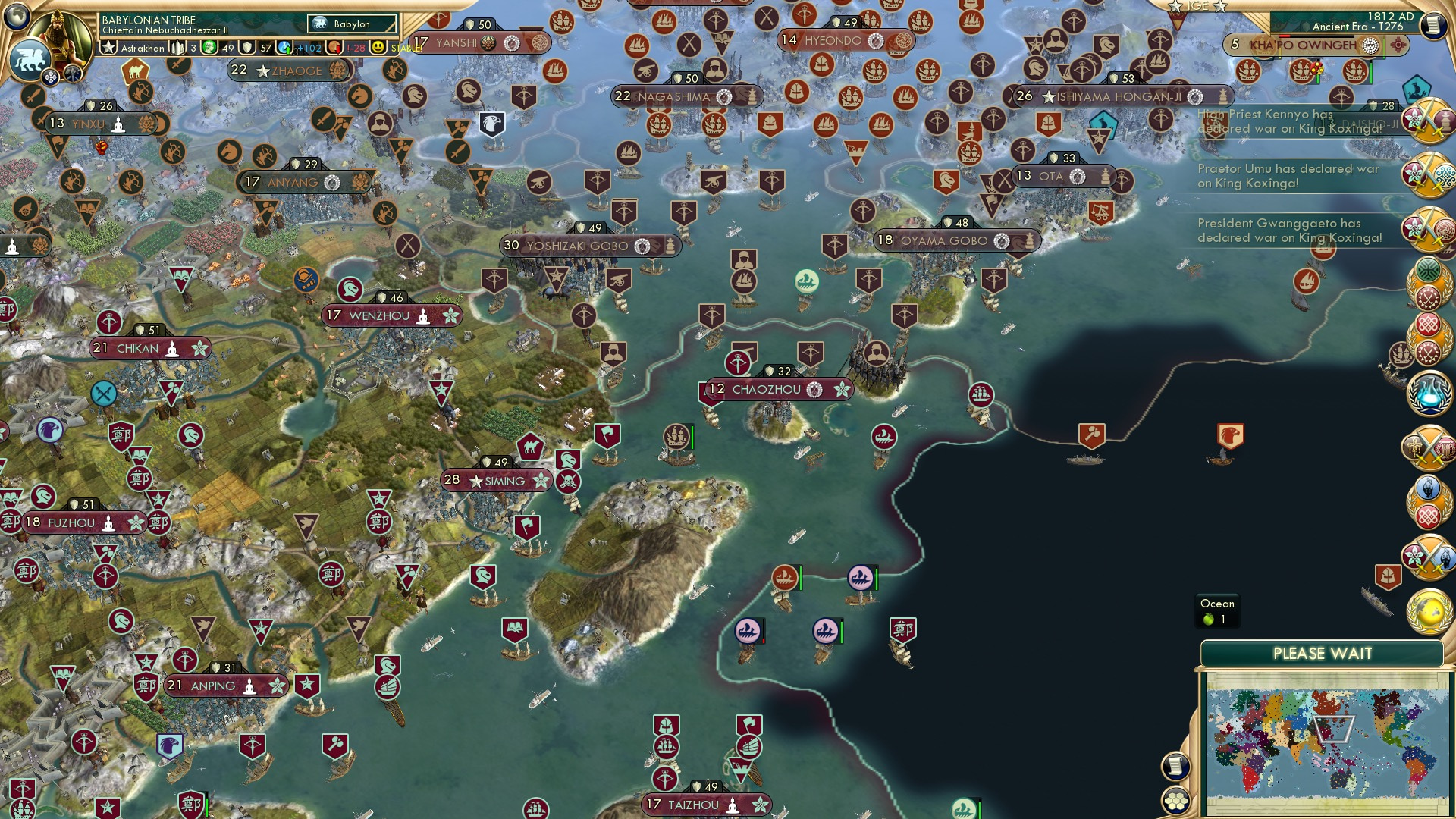The width and height of the screenshot is (1456, 819).
Task: Click the happiness smiley face in status bar
Action: [377, 47]
